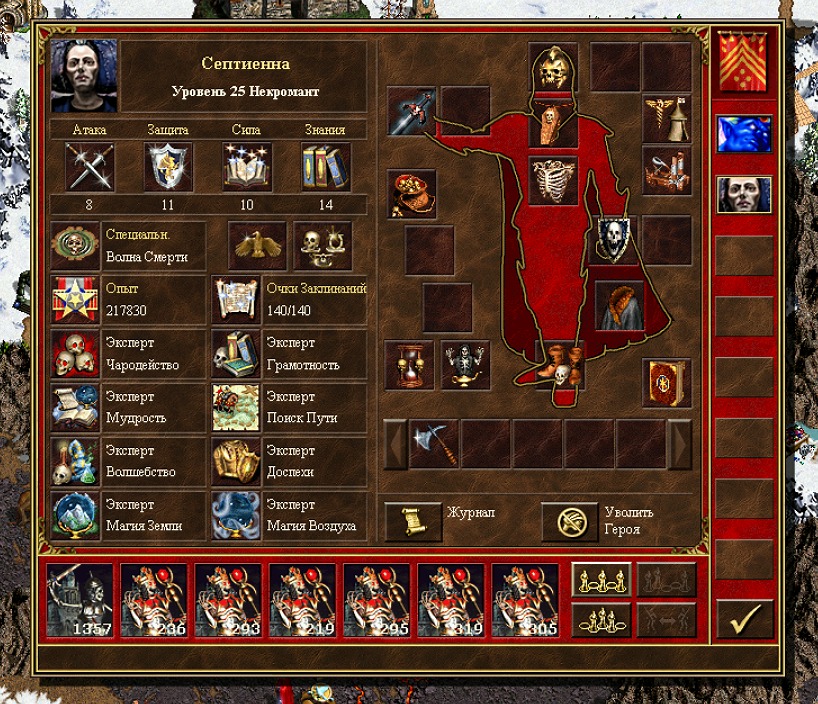Choose the spellbook artifact
The image size is (818, 704).
667,383
